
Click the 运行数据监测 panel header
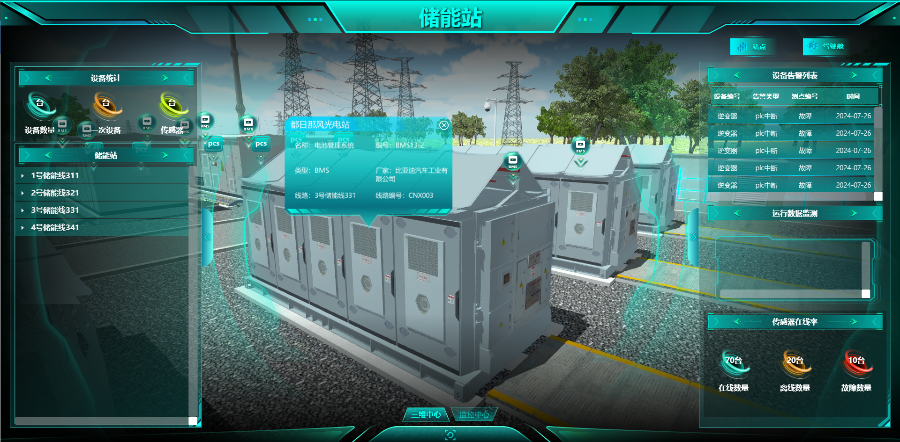(x=795, y=213)
